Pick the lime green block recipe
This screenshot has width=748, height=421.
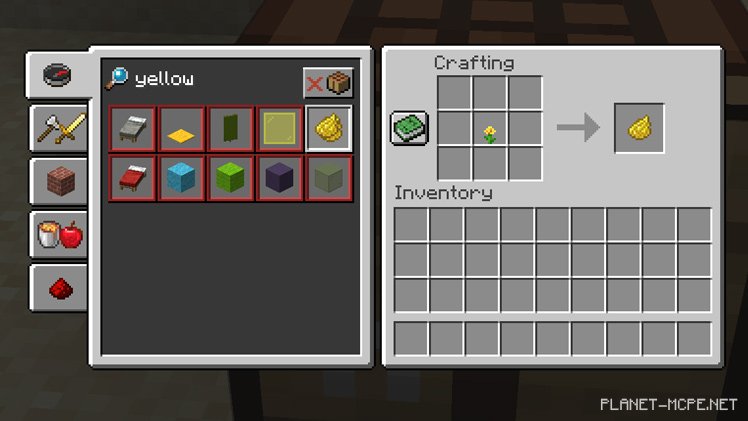click(x=231, y=178)
